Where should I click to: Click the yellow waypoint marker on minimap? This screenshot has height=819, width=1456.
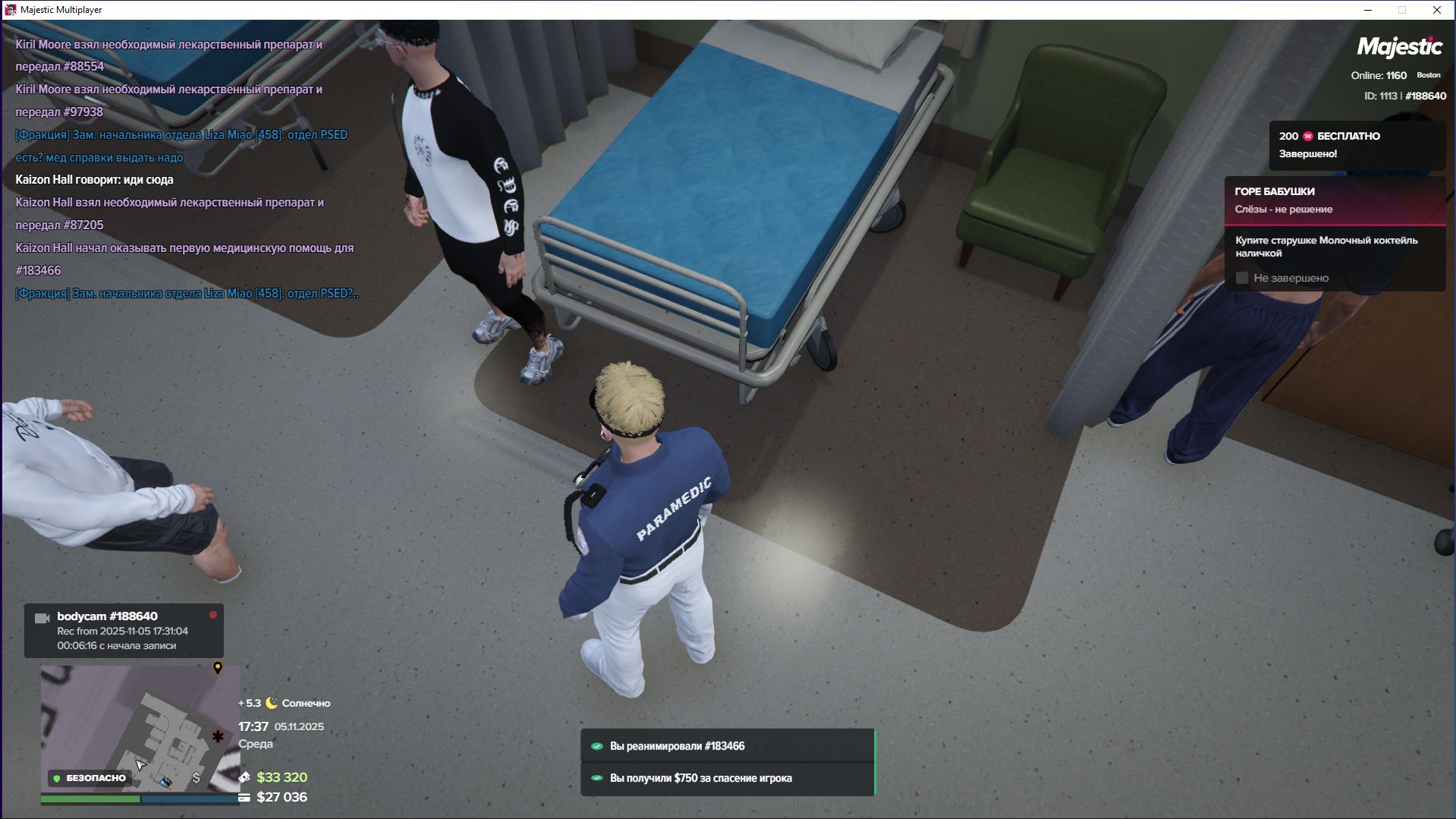pos(218,668)
